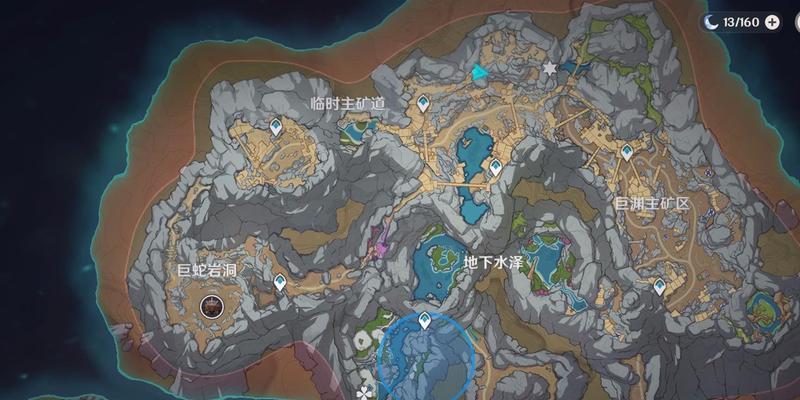Pick the waypoint inside the blue highlighted circle
The image size is (800, 400).
pos(425,319)
